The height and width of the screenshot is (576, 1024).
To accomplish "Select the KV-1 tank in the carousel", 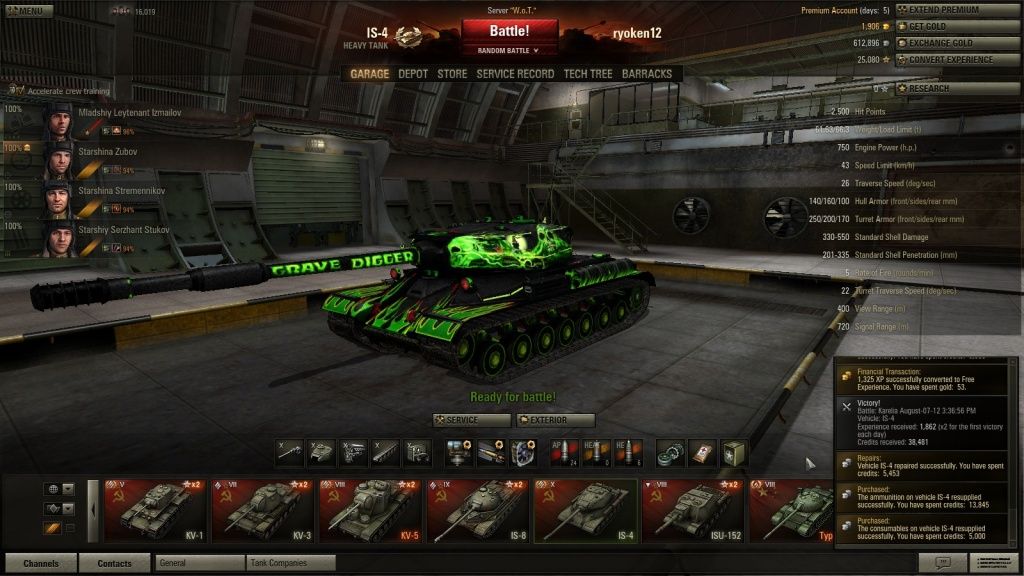I will tap(155, 509).
